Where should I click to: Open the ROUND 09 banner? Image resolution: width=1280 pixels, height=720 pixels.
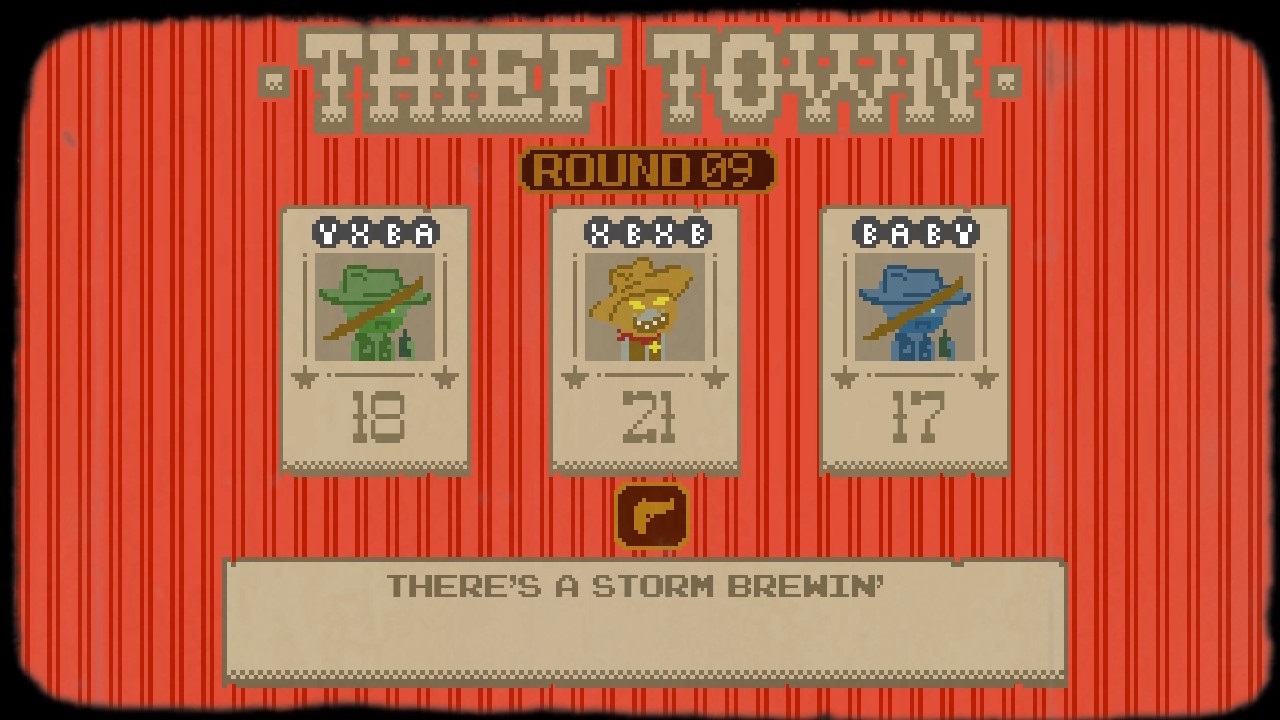tap(646, 171)
